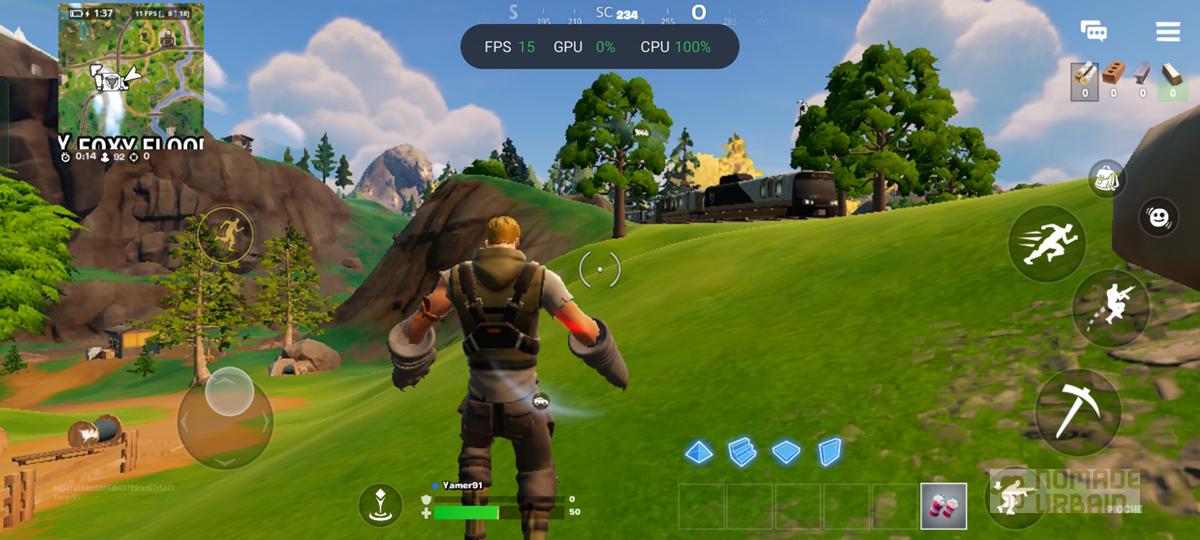The height and width of the screenshot is (540, 1200).
Task: Tap the gold bar resource icon
Action: pos(1174,76)
